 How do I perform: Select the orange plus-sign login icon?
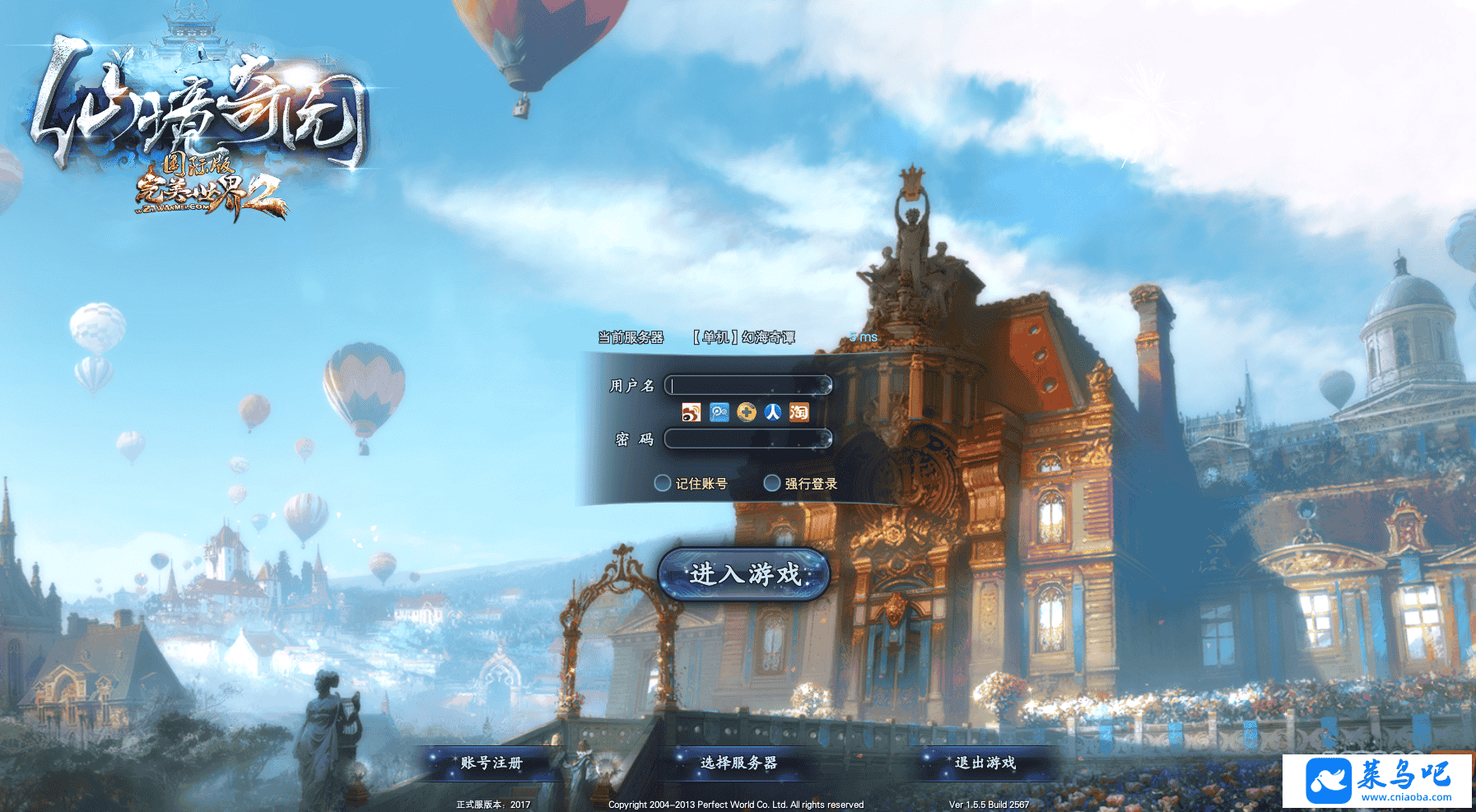pyautogui.click(x=747, y=412)
